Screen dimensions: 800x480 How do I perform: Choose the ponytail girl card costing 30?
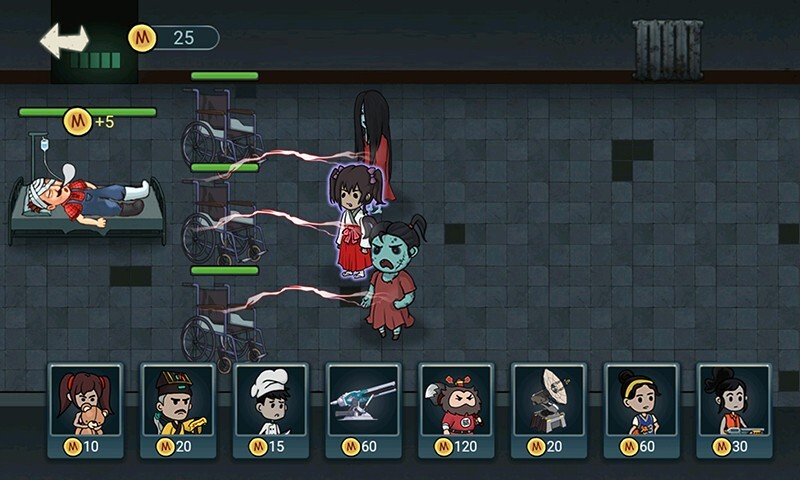734,408
